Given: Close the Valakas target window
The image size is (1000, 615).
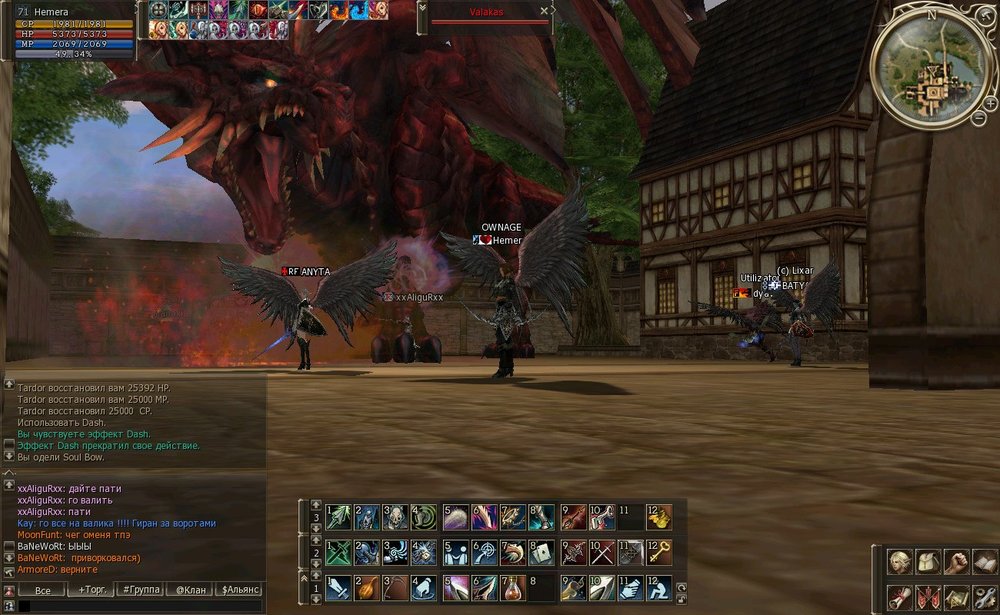Looking at the screenshot, I should click(x=544, y=11).
